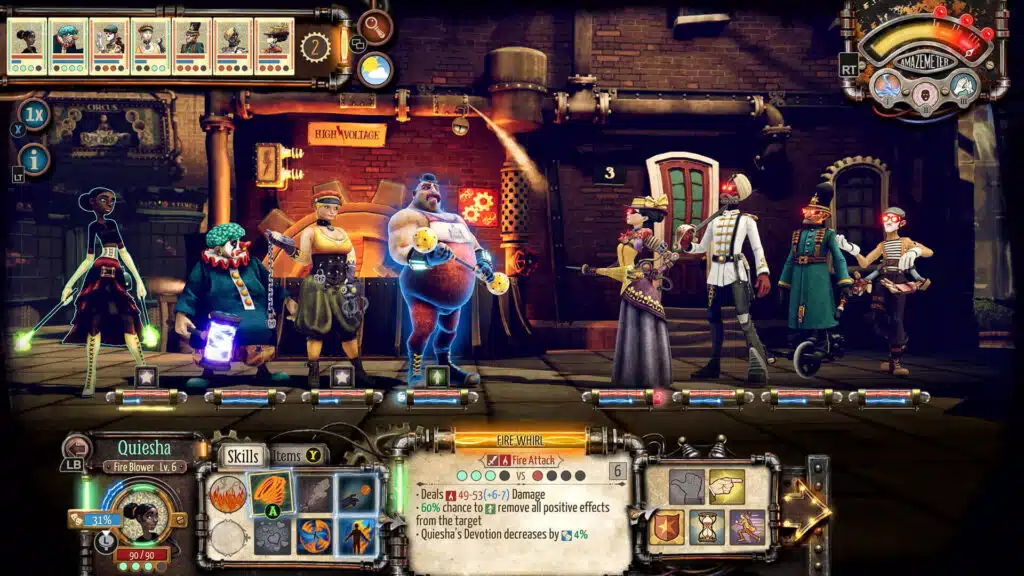This screenshot has height=576, width=1024.
Task: Open the Skills tab
Action: [x=243, y=456]
